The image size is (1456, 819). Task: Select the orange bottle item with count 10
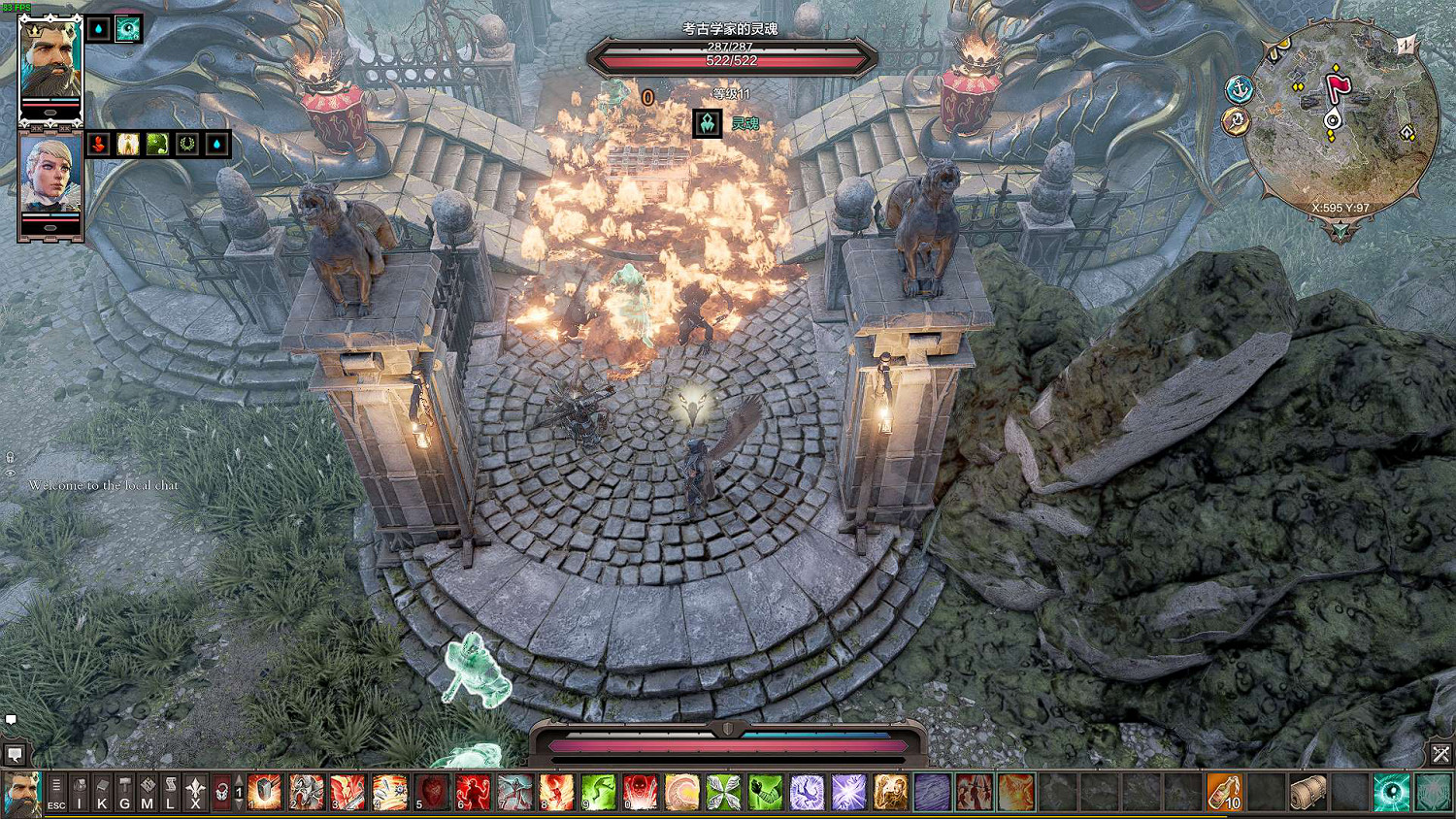[x=1224, y=793]
